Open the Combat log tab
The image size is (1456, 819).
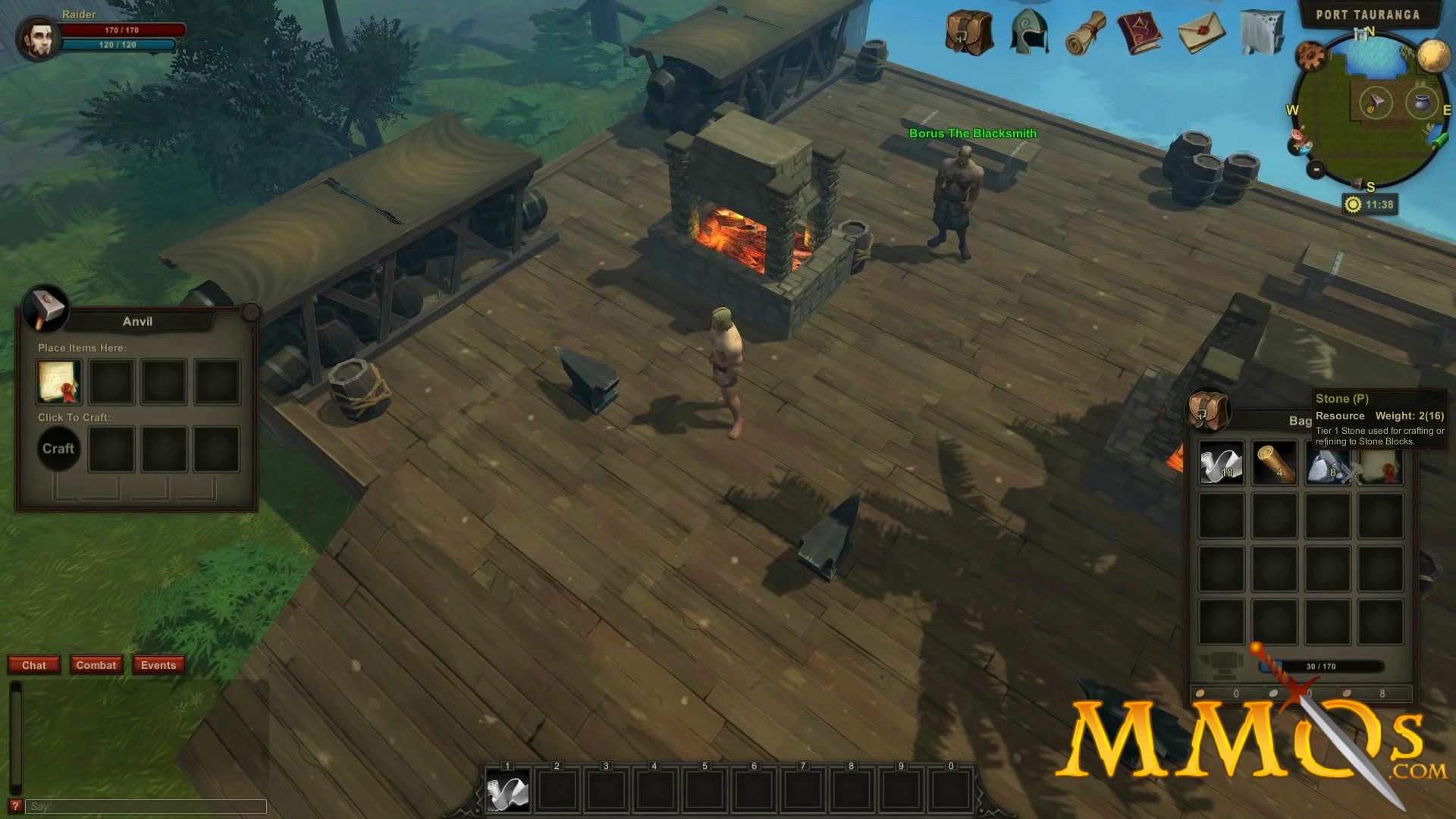click(96, 665)
